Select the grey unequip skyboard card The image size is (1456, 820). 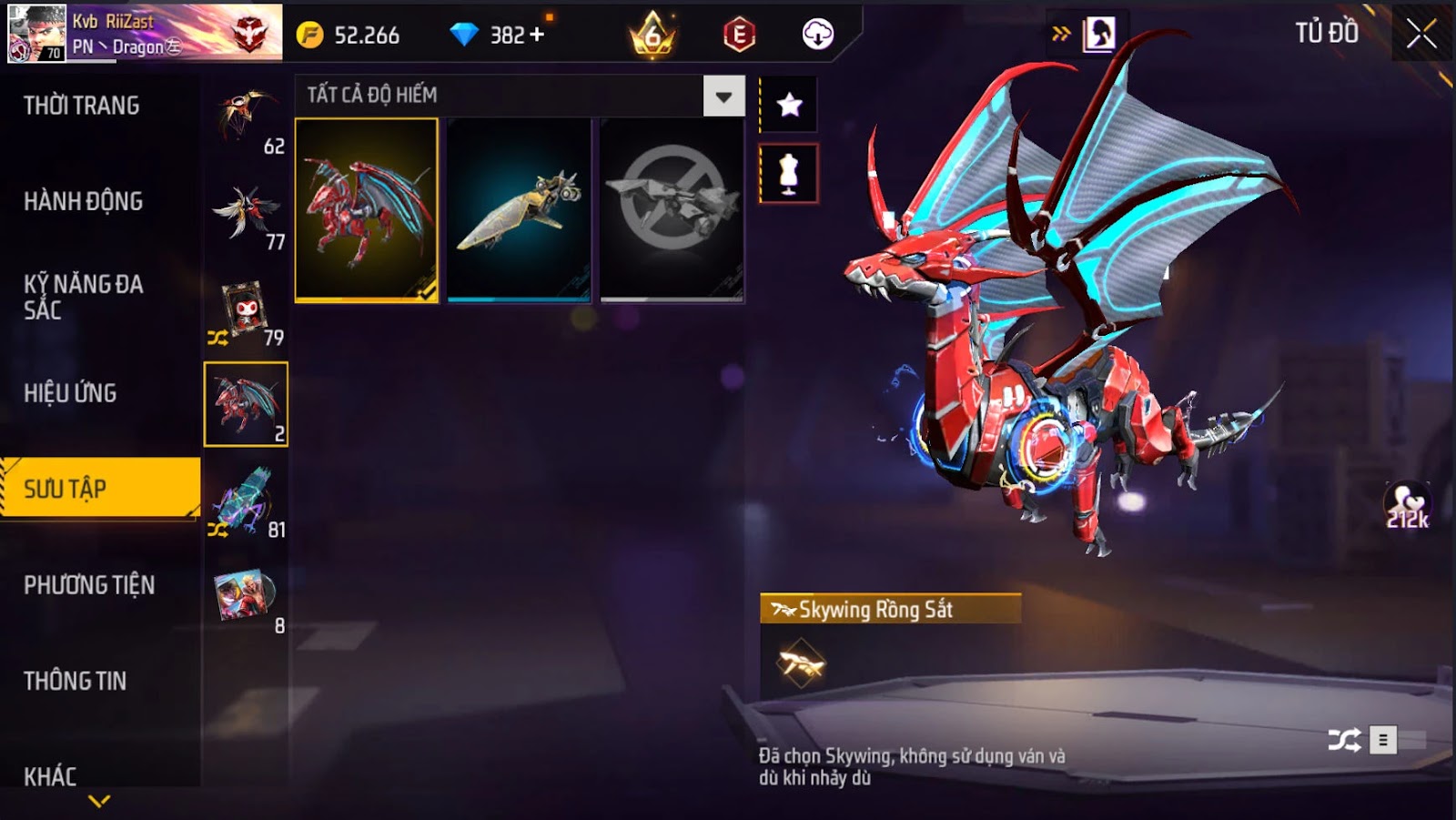[x=672, y=209]
